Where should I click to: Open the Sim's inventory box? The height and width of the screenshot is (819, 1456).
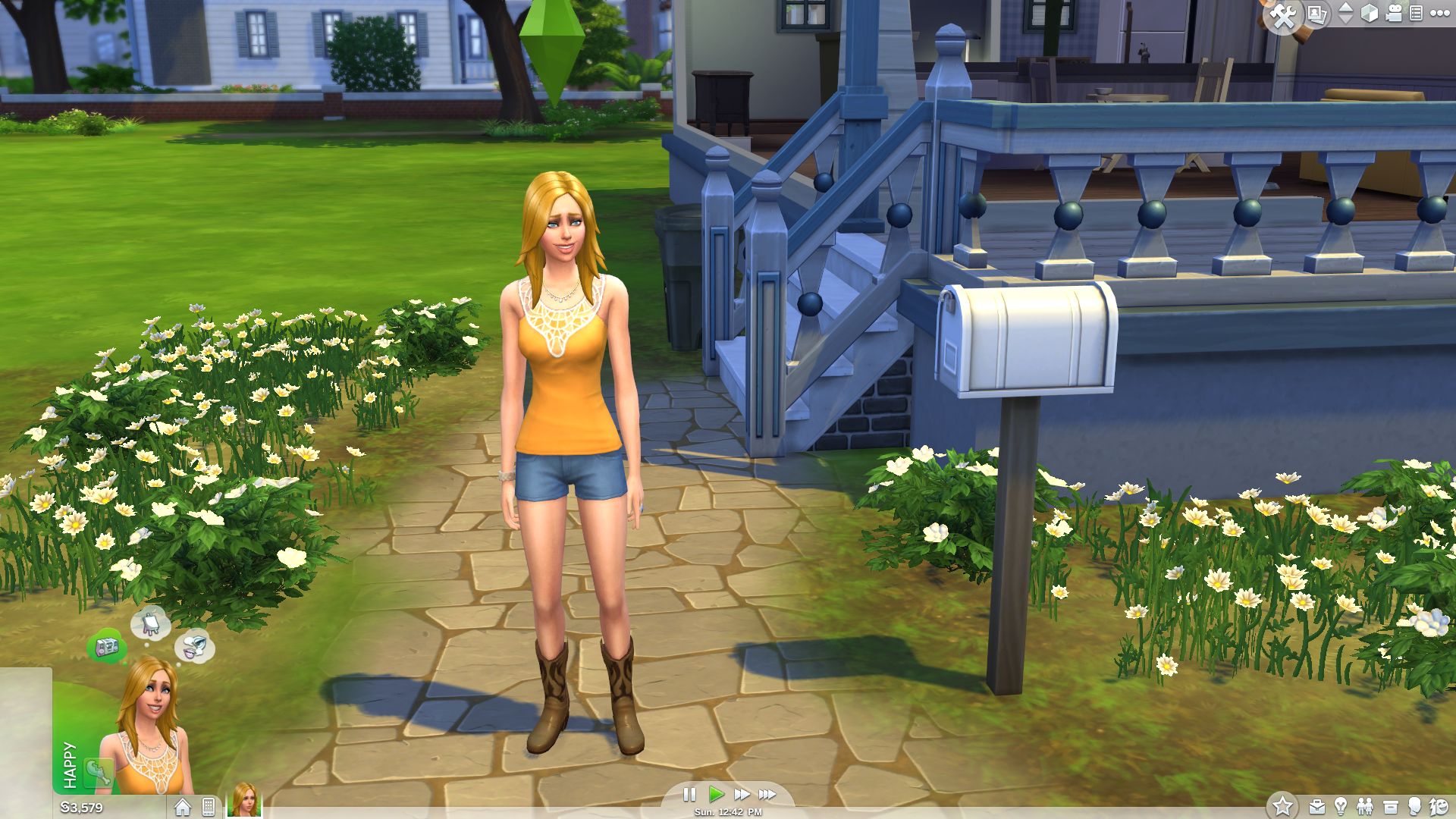1390,805
